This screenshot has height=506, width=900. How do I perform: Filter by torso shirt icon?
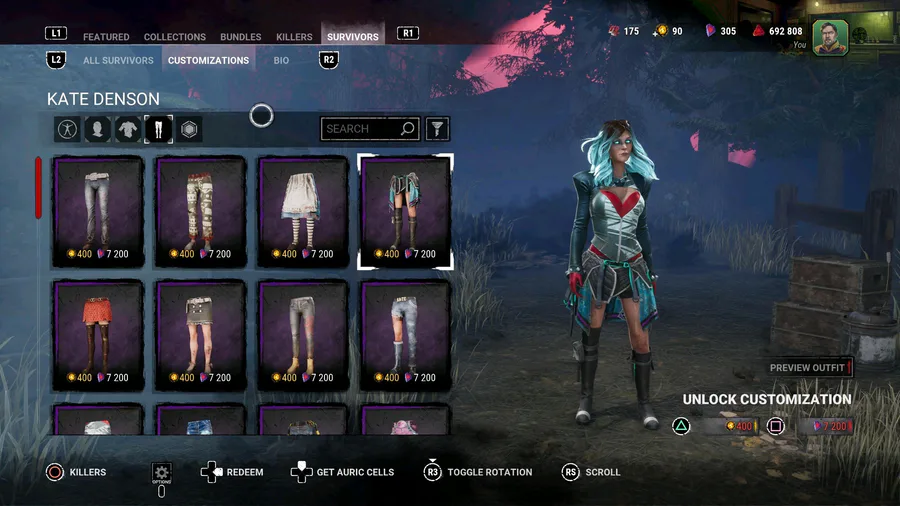(x=128, y=129)
